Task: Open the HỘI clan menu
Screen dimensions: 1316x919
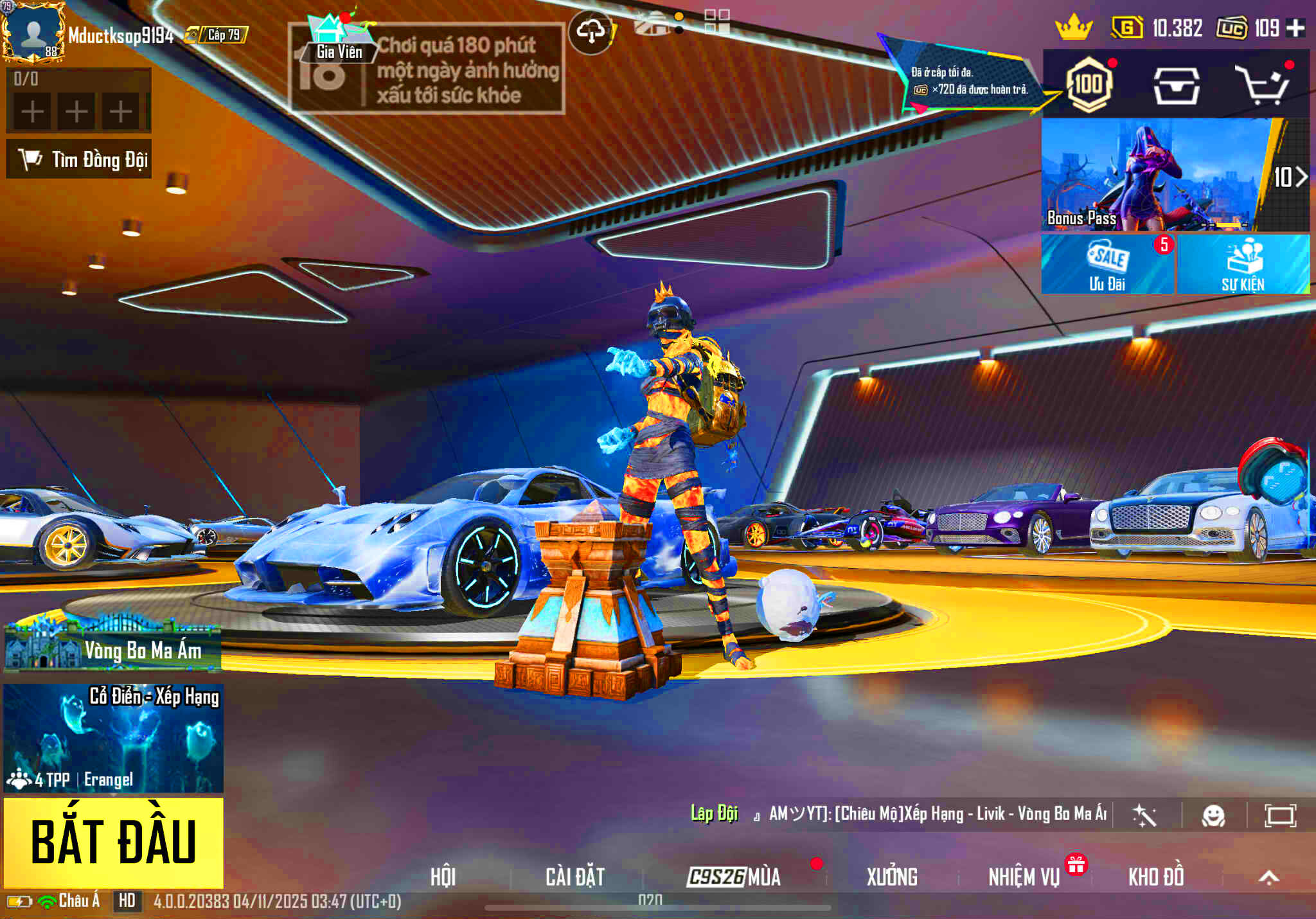Action: coord(443,877)
